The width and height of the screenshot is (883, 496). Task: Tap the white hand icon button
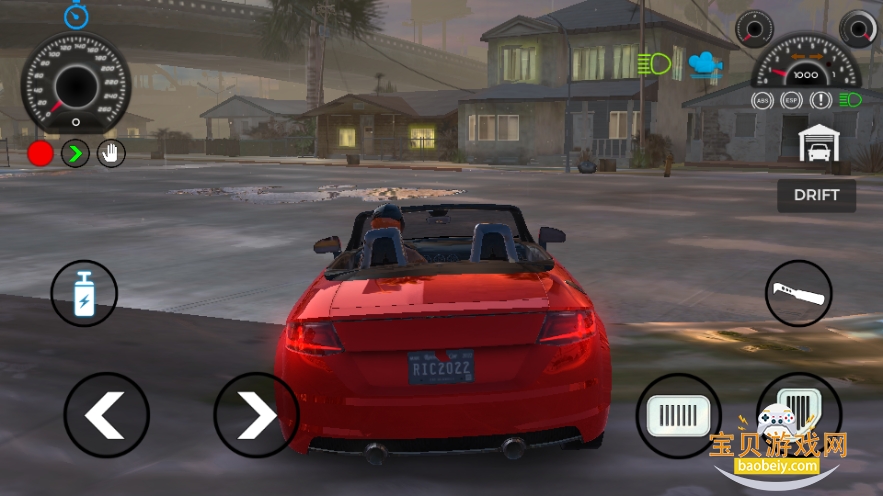click(110, 153)
